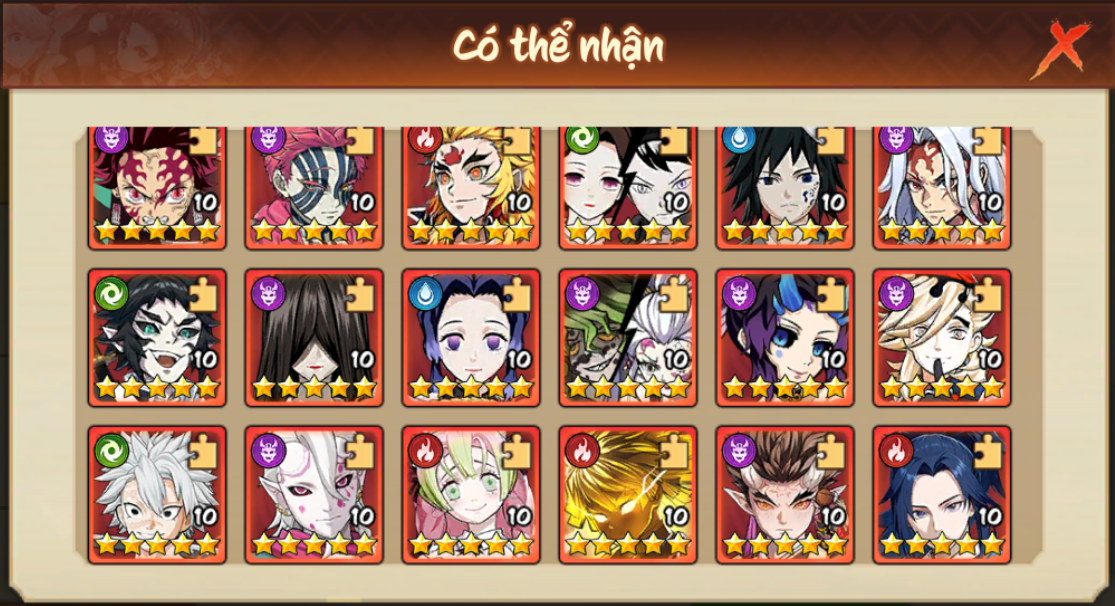Choose the pink-haired blue-striped demon card
Viewport: 1115px width, 606px height.
314,186
